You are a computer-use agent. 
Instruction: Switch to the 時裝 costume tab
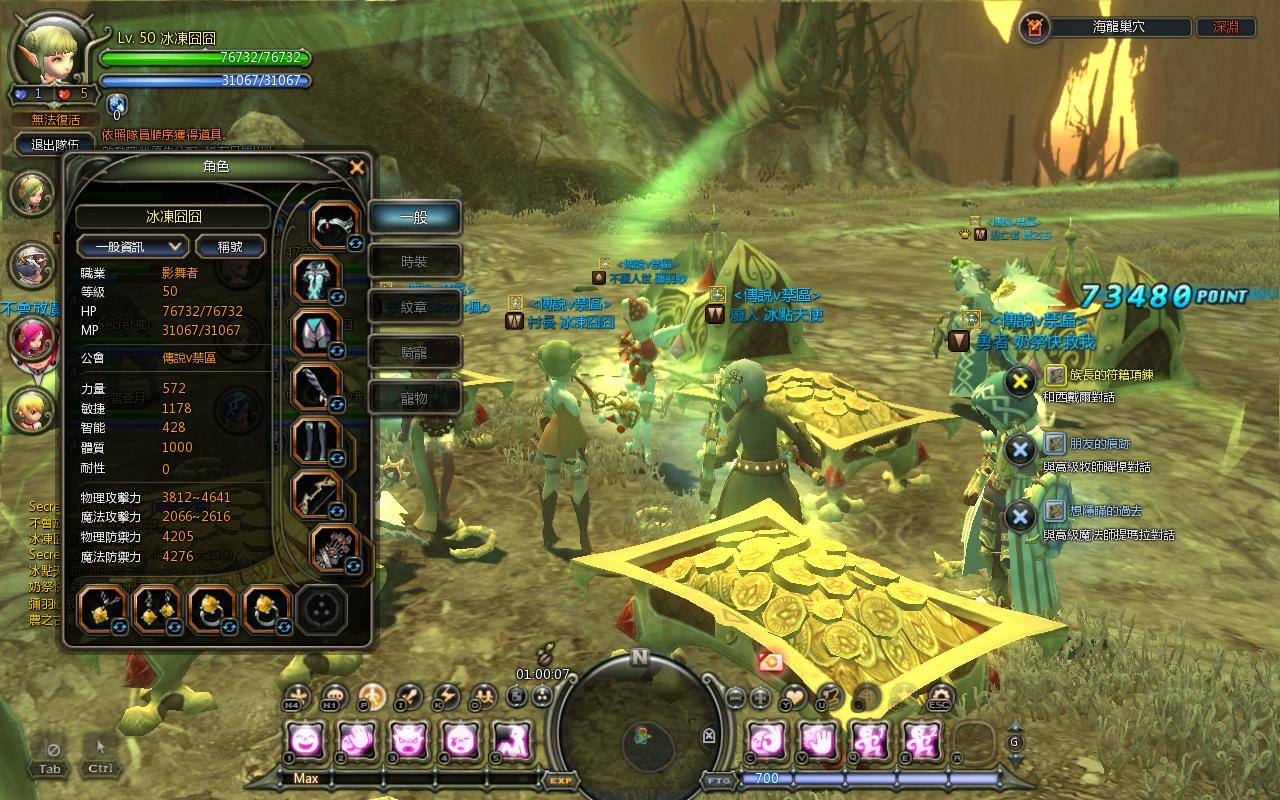(x=414, y=262)
